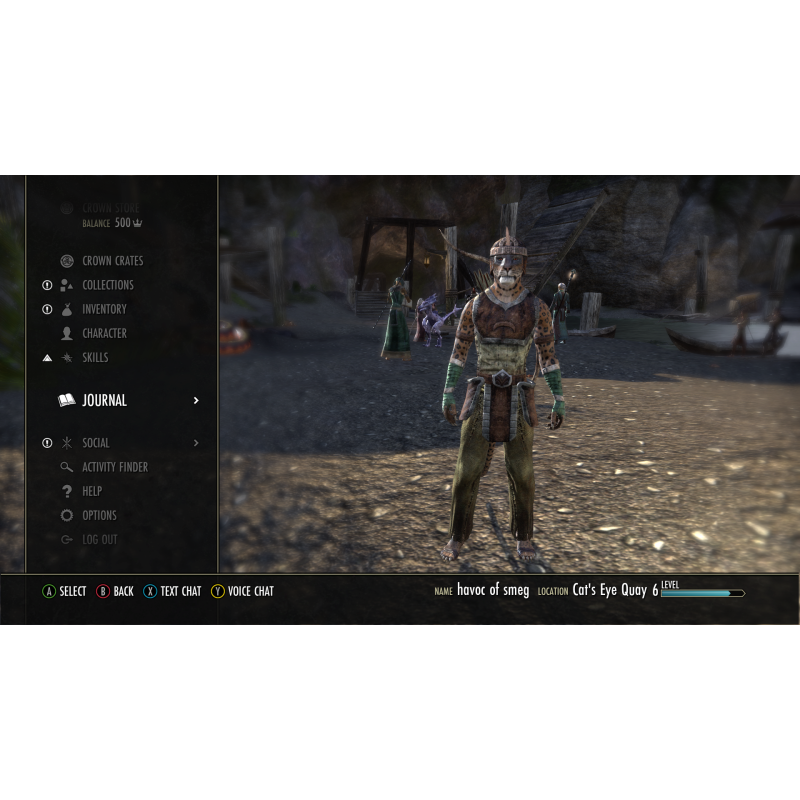Choose the Social menu option
This screenshot has width=800, height=800.
tap(96, 443)
